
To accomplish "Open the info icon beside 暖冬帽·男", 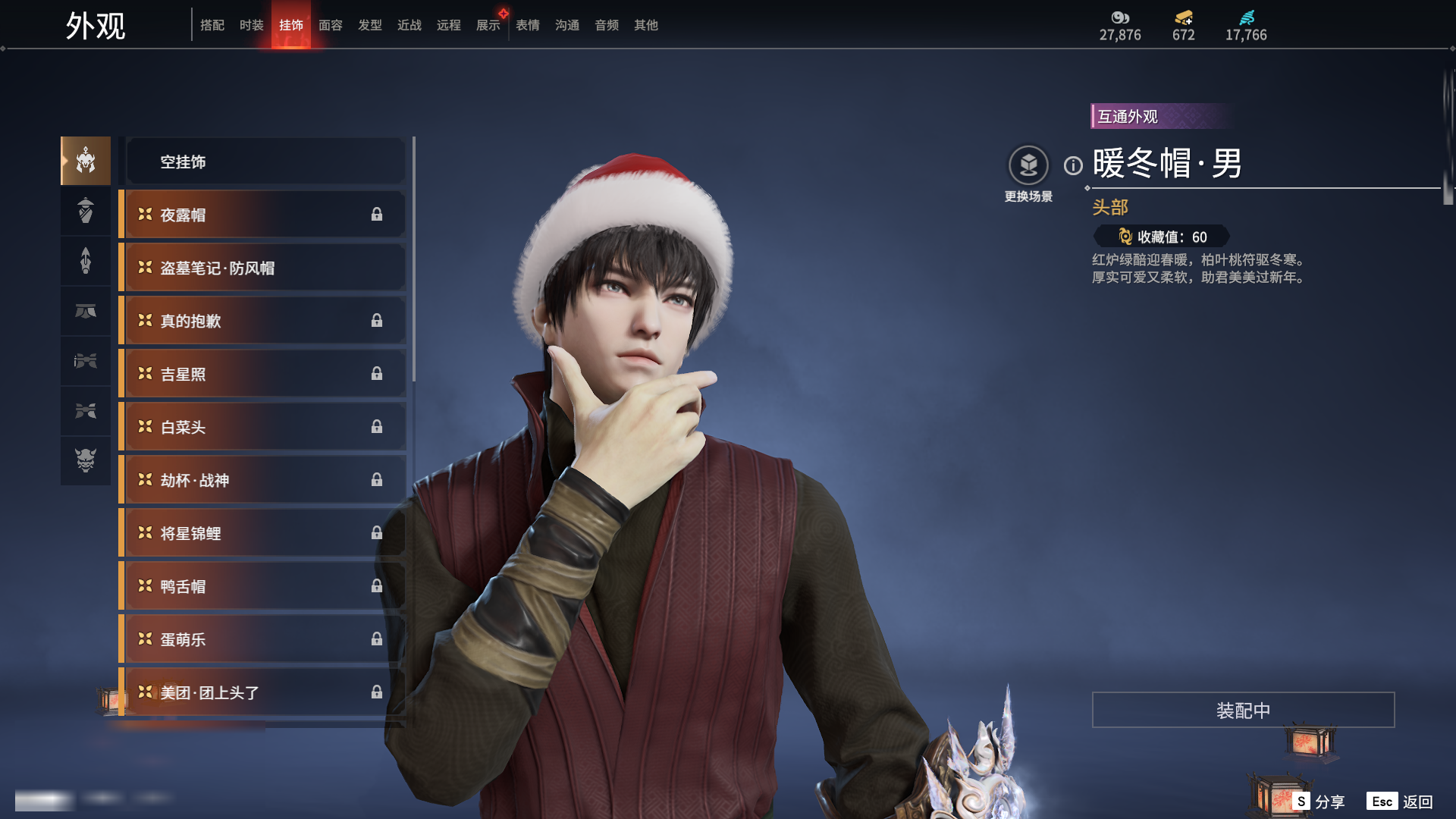I will (x=1073, y=165).
